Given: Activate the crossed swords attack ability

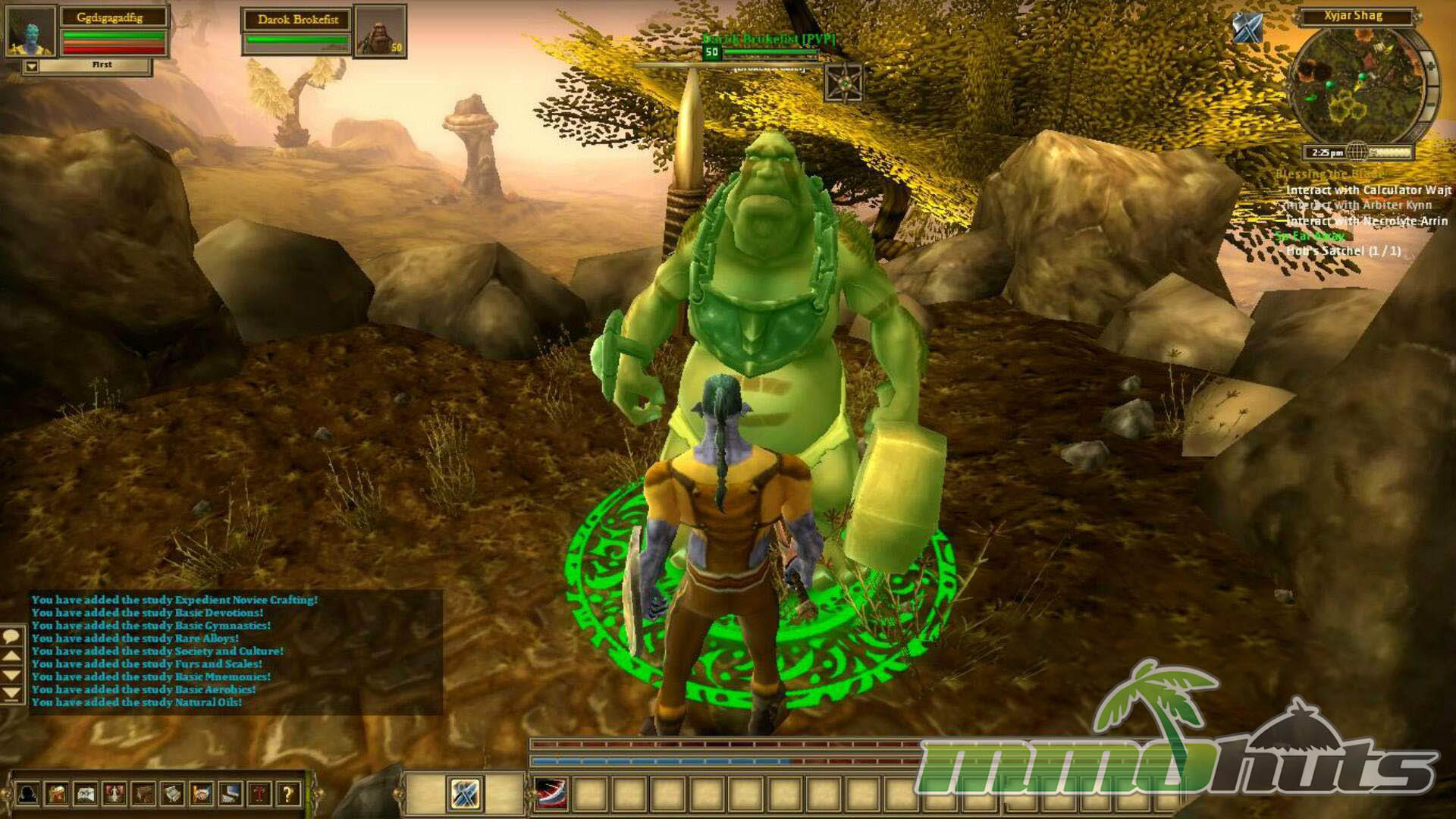Looking at the screenshot, I should tap(464, 794).
